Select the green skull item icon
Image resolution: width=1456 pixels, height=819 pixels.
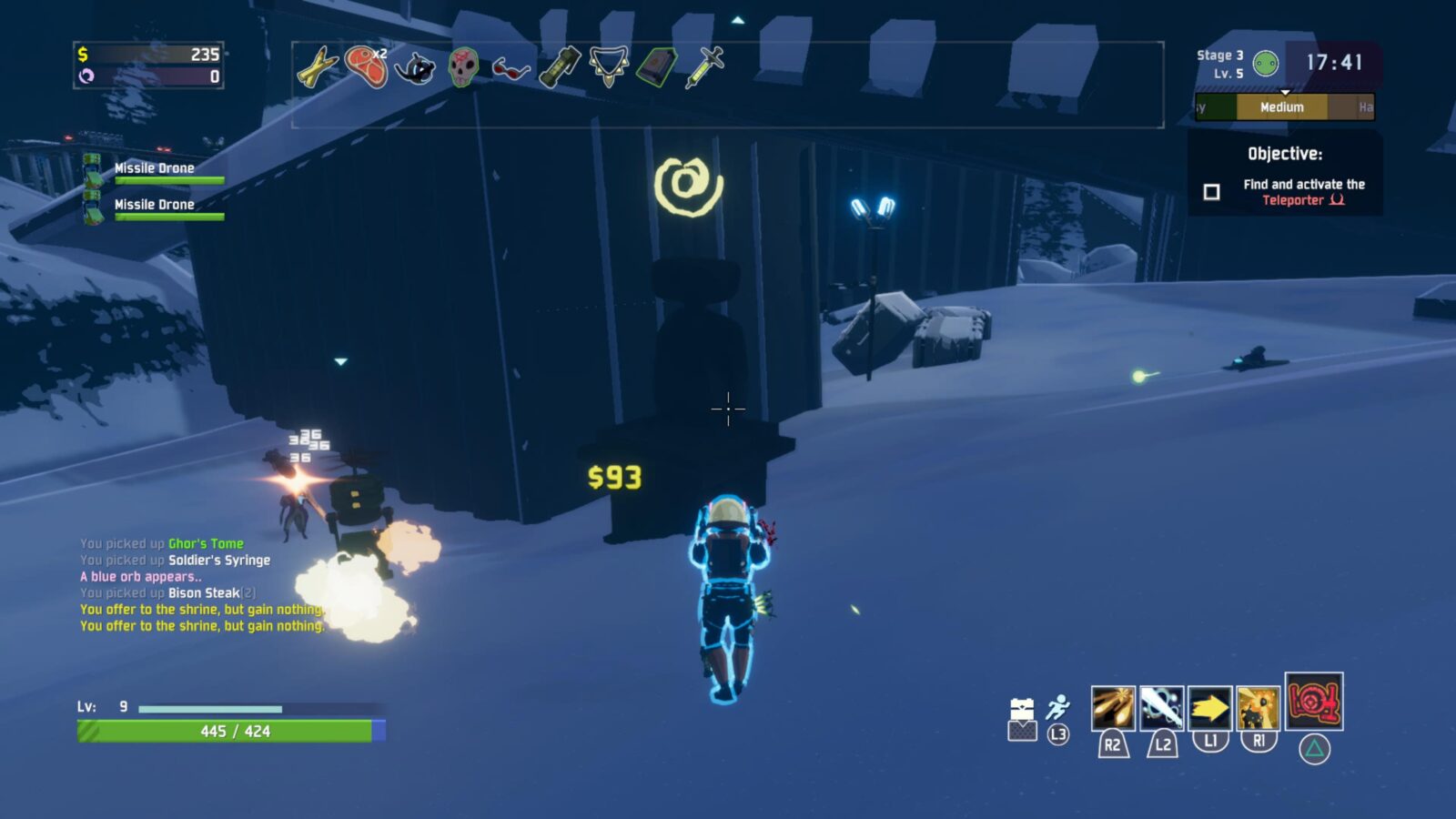[x=463, y=66]
